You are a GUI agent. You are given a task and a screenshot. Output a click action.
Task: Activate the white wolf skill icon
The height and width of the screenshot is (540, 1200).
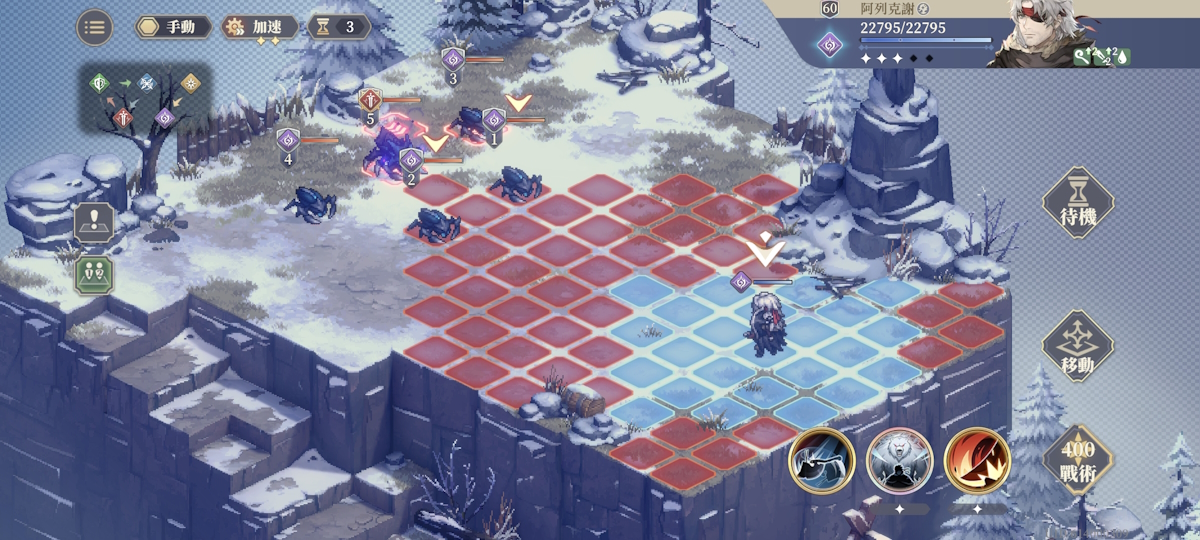tap(899, 461)
